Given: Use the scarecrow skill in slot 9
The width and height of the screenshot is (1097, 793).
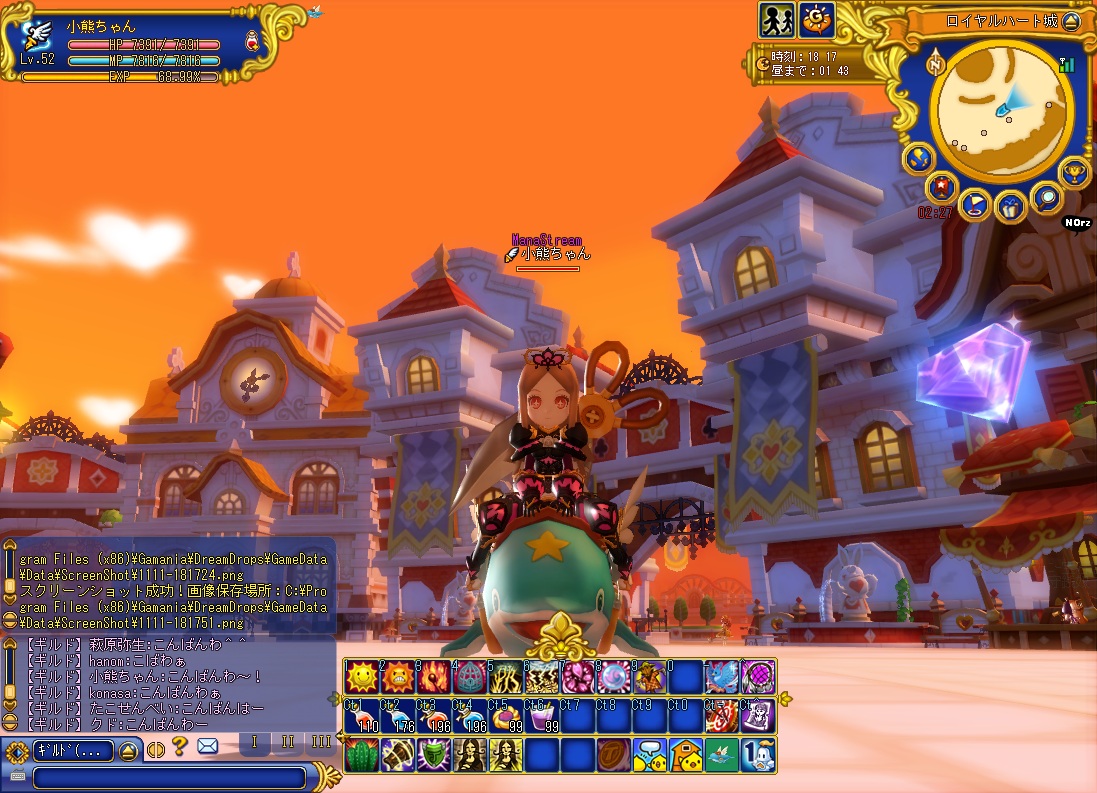Looking at the screenshot, I should click(649, 677).
